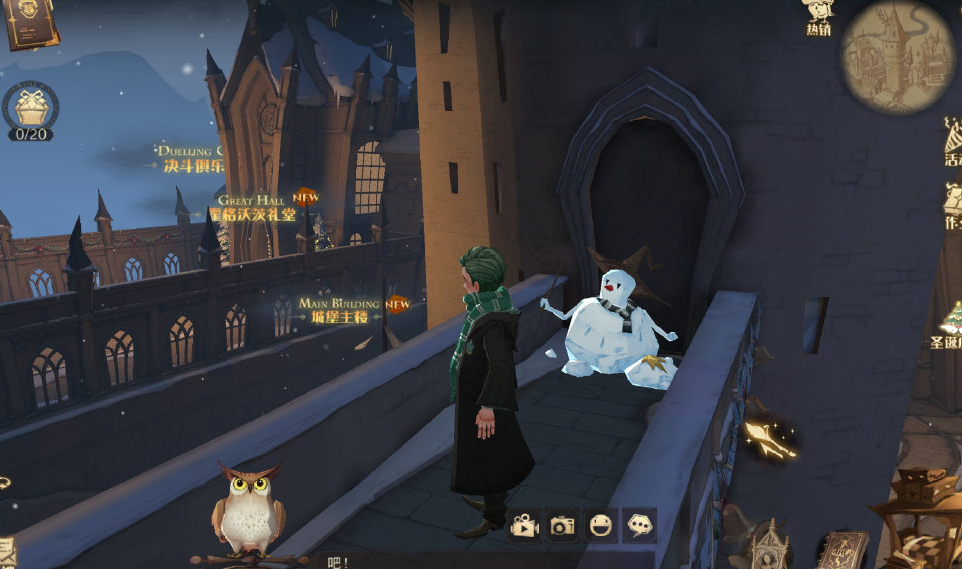Screen dimensions: 962x569
Task: Open the smiley face emote menu
Action: (x=601, y=526)
